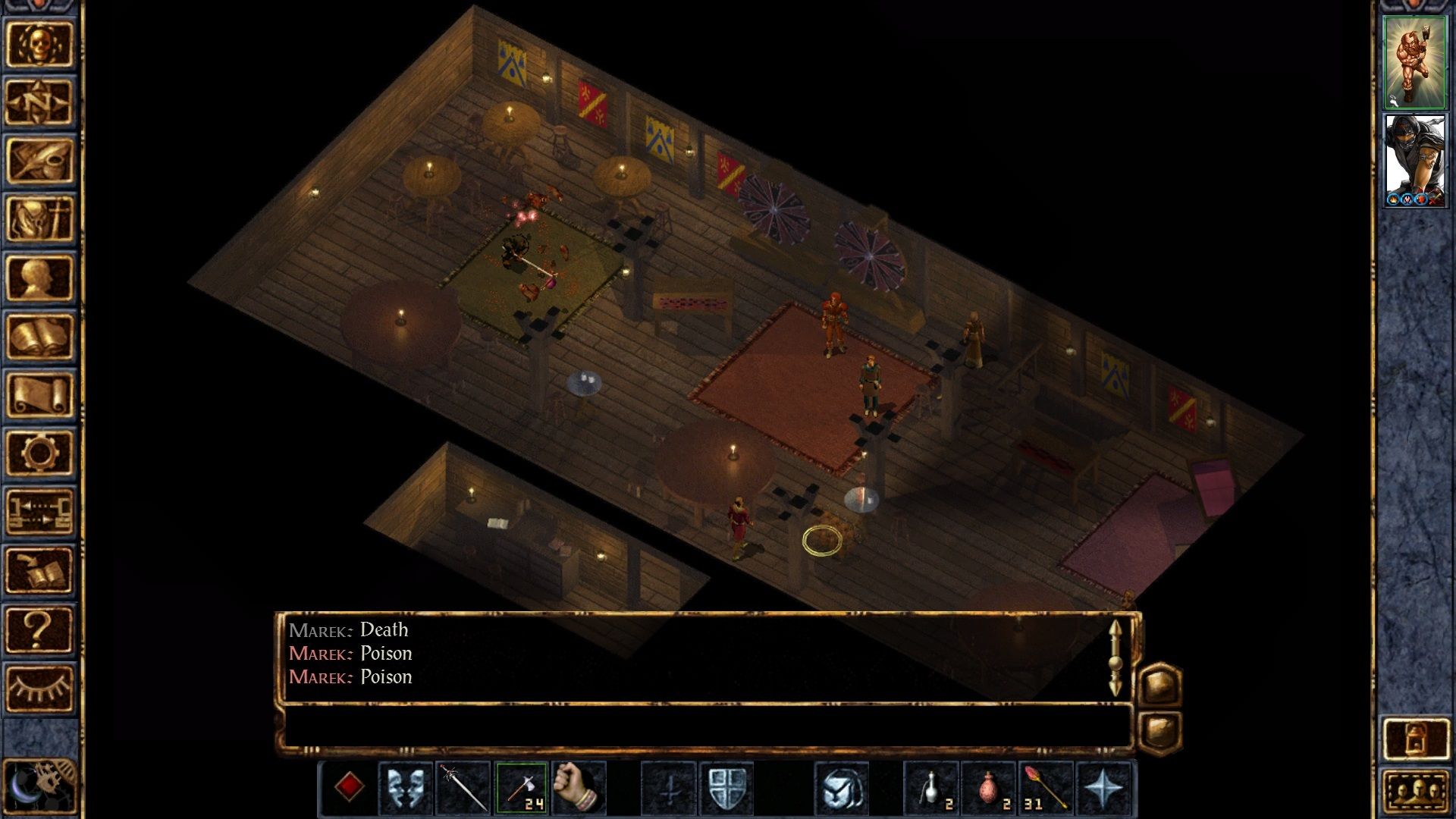Select all party members button
The height and width of the screenshot is (819, 1456).
[x=1415, y=792]
